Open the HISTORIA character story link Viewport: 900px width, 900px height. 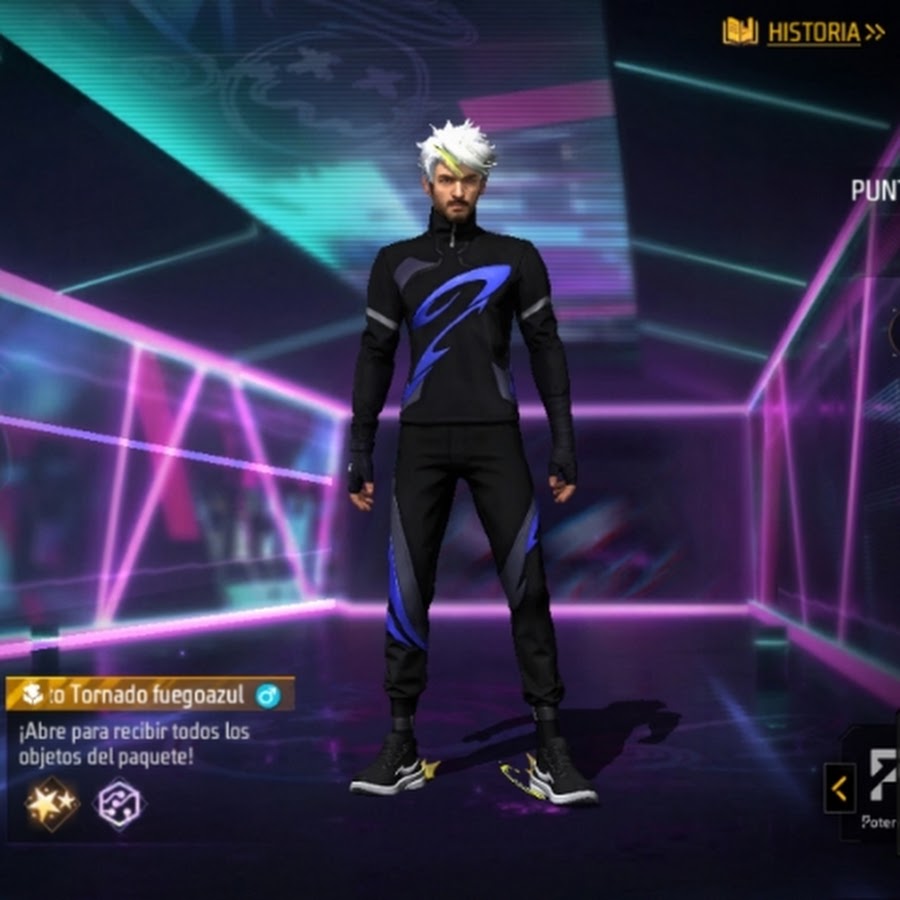pyautogui.click(x=804, y=32)
